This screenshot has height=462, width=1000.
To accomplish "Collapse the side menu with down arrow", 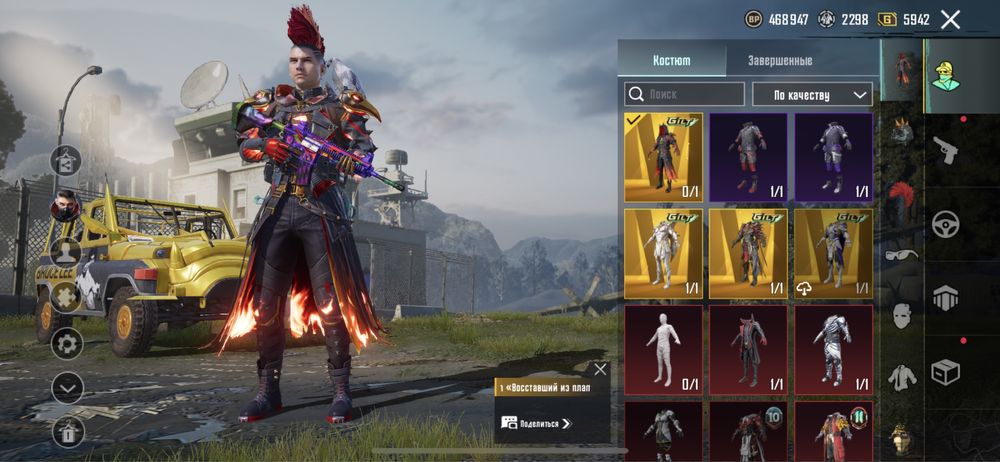I will tap(67, 387).
